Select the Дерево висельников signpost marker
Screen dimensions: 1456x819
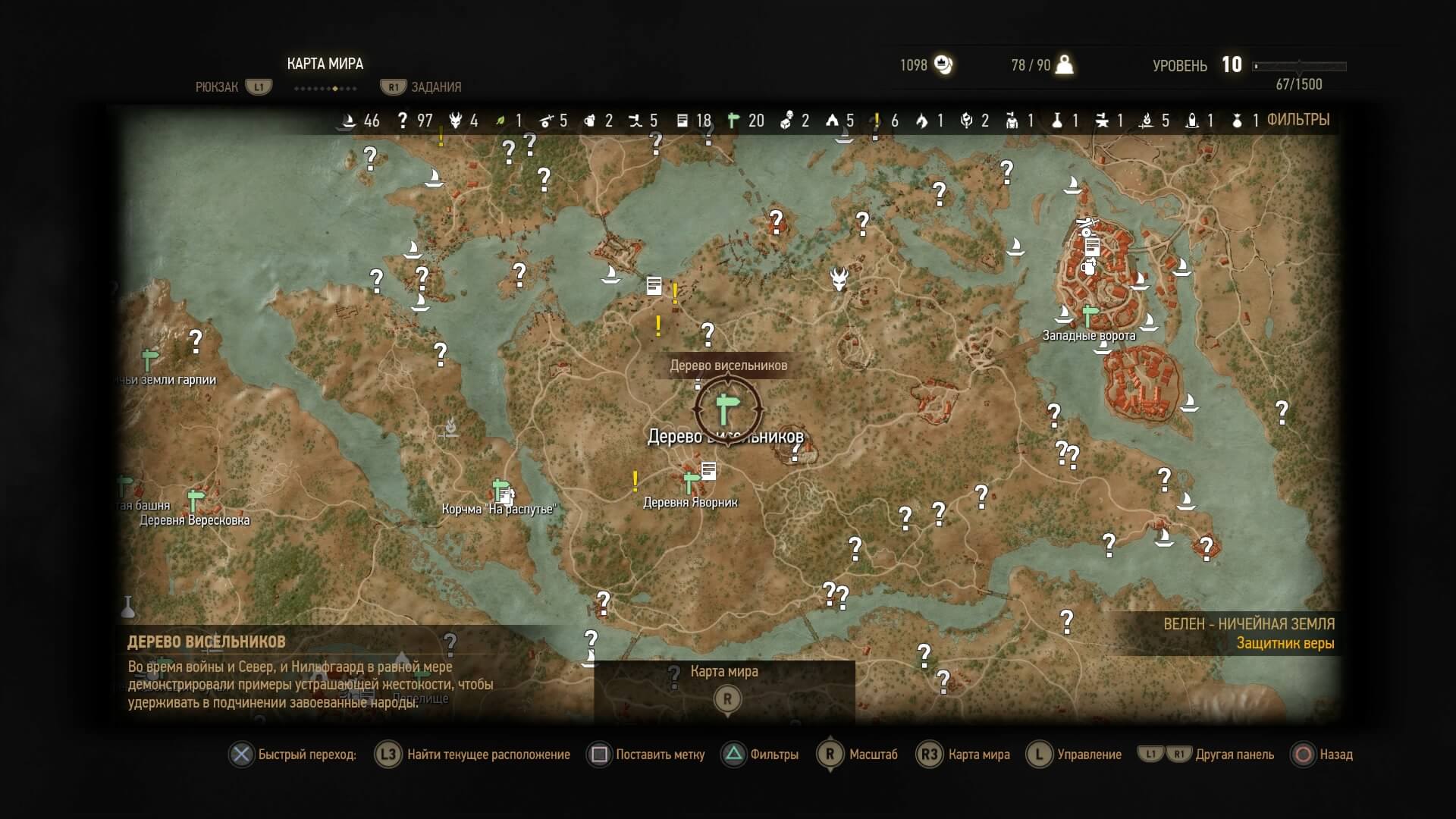tap(726, 409)
